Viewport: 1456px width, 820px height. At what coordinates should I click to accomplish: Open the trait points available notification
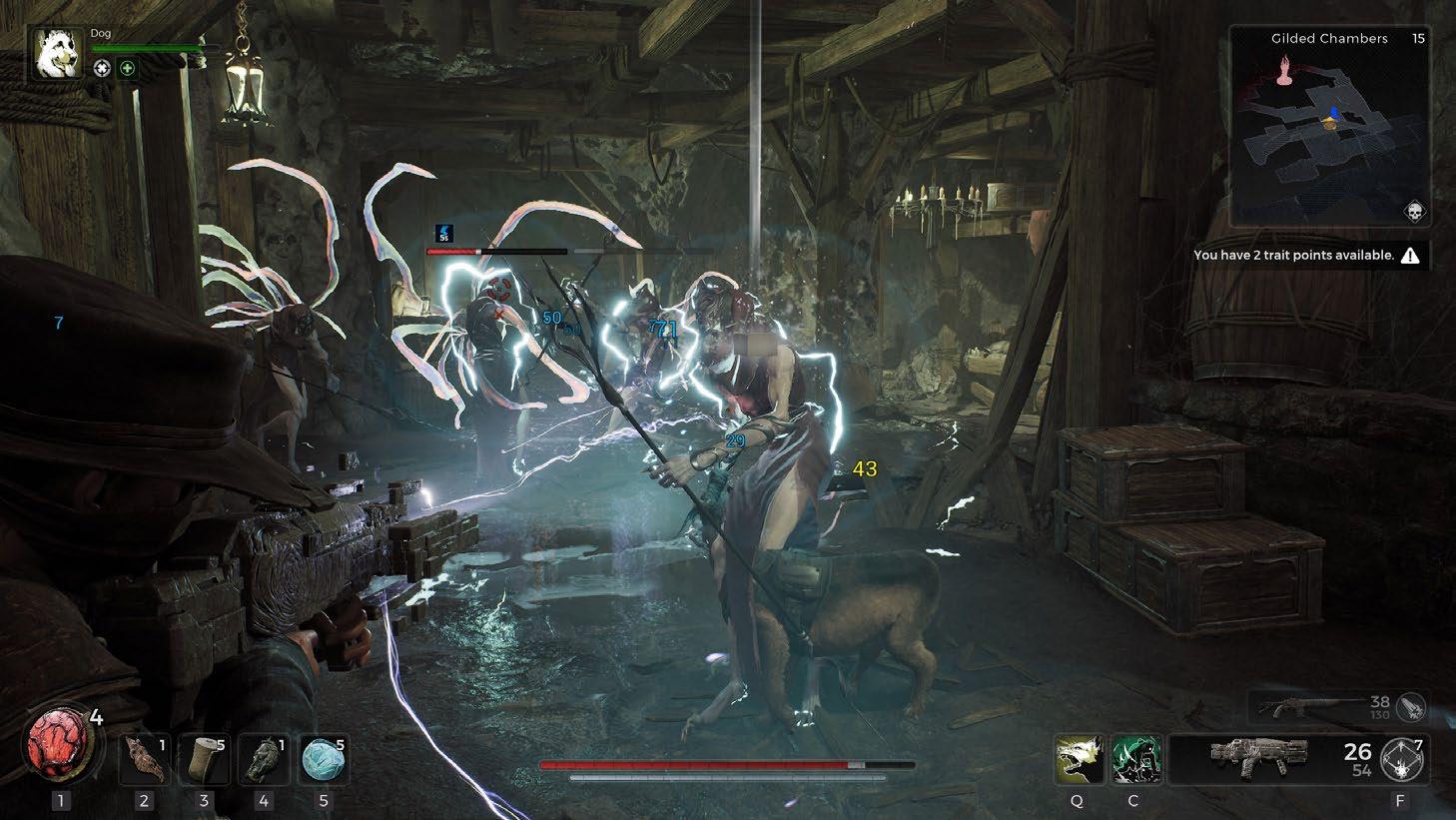(x=1306, y=256)
